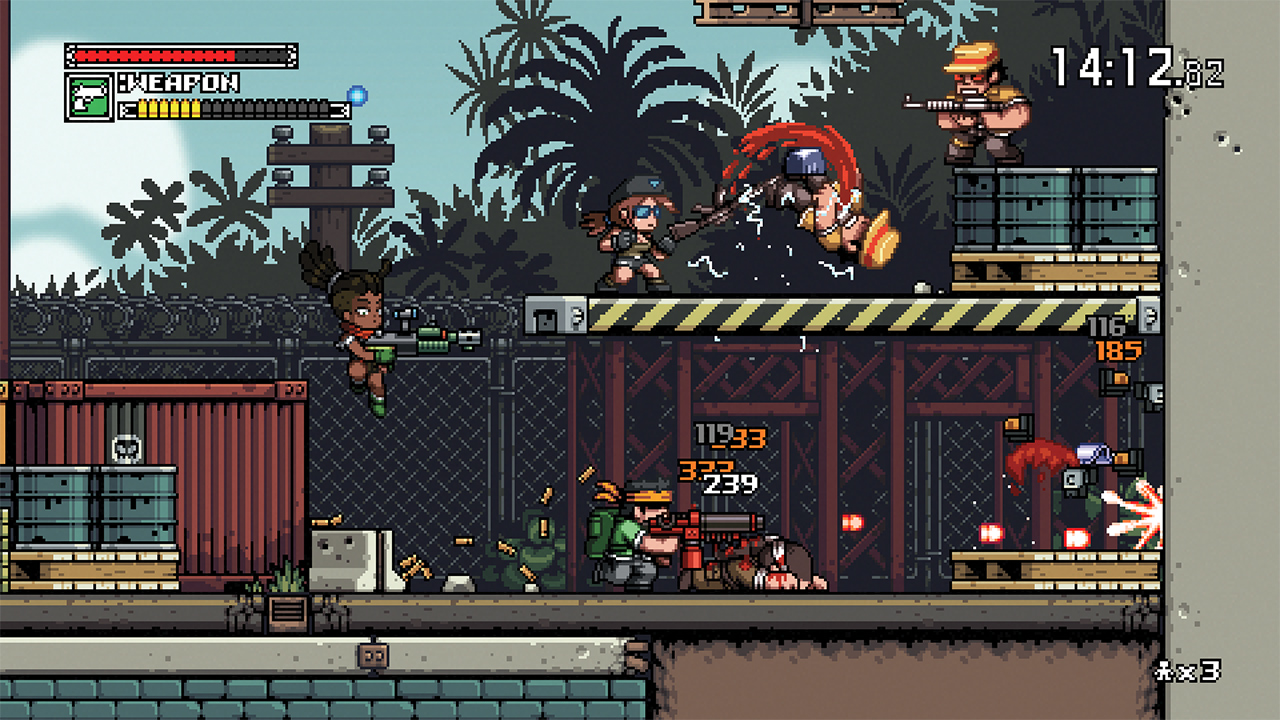Screen dimensions: 1280x720
Task: Click the knife life counter icon
Action: pos(1163,670)
